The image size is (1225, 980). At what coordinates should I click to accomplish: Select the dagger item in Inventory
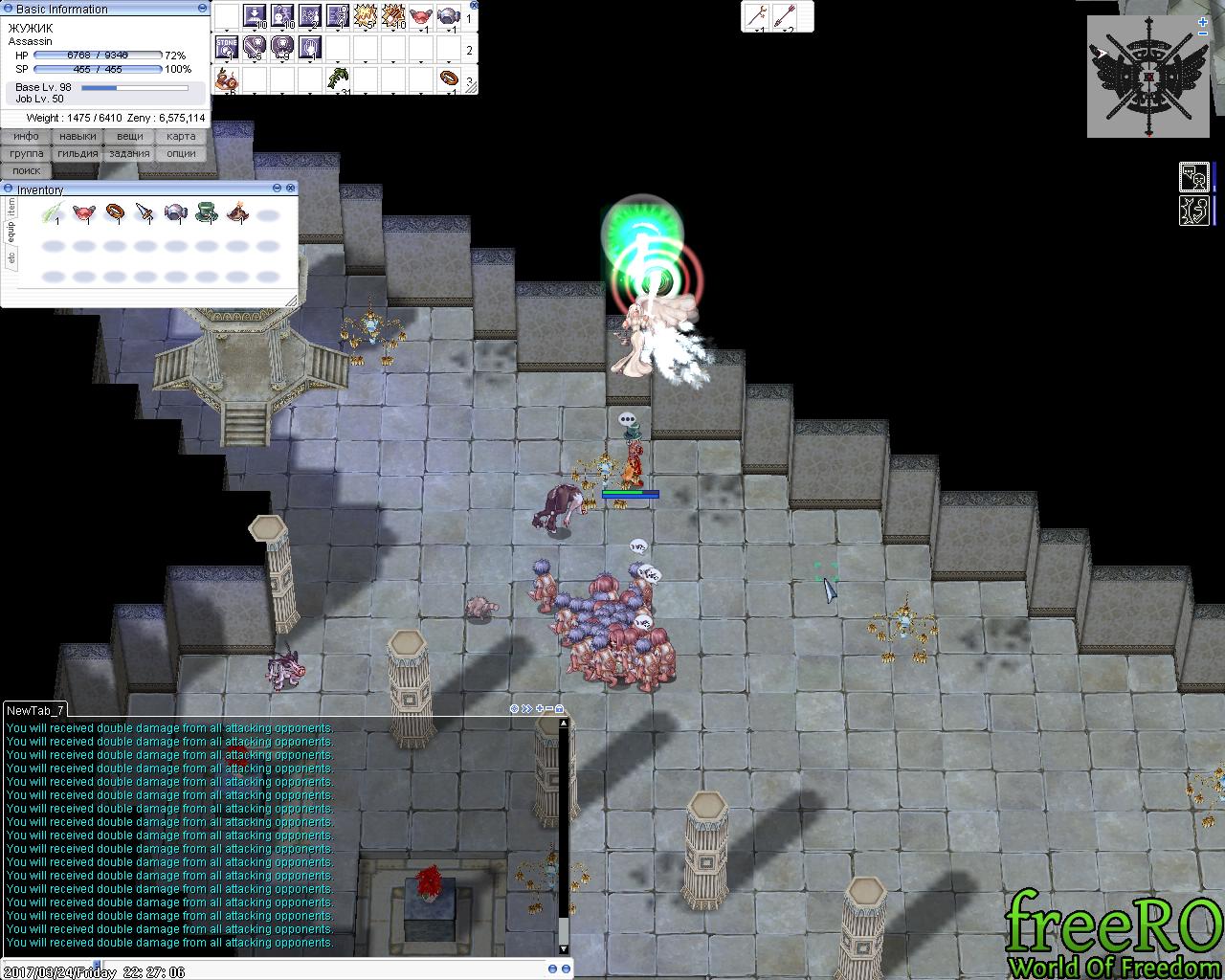(x=145, y=212)
